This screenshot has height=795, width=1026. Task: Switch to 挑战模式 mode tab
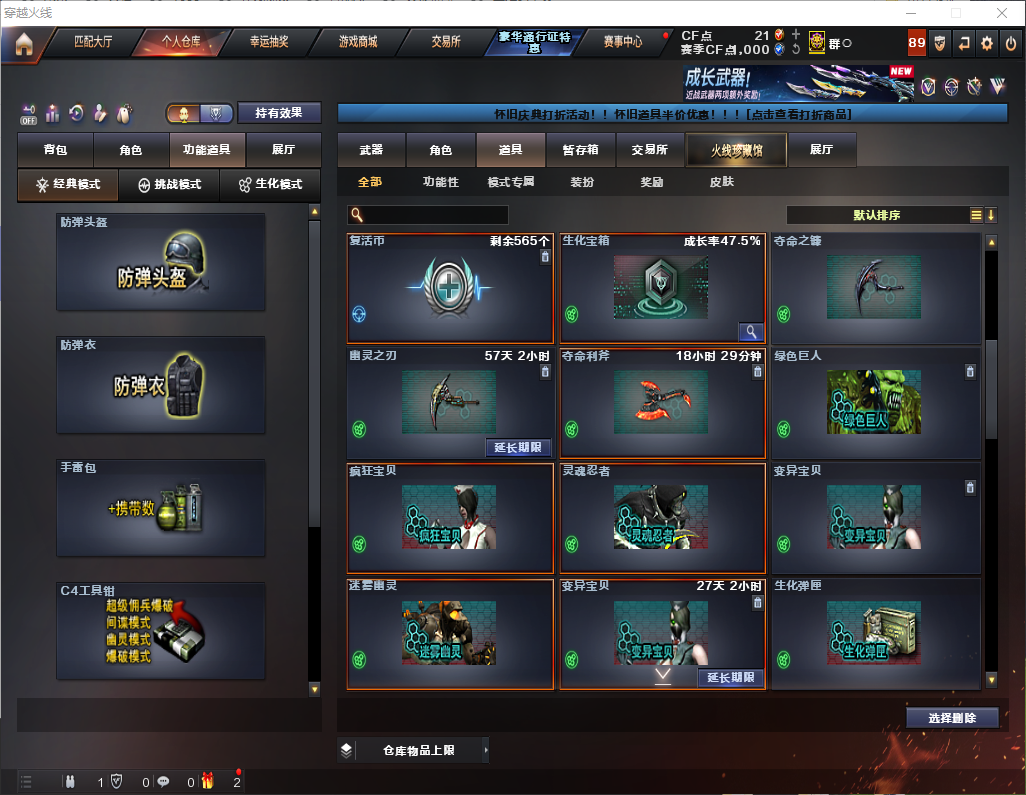pos(169,185)
